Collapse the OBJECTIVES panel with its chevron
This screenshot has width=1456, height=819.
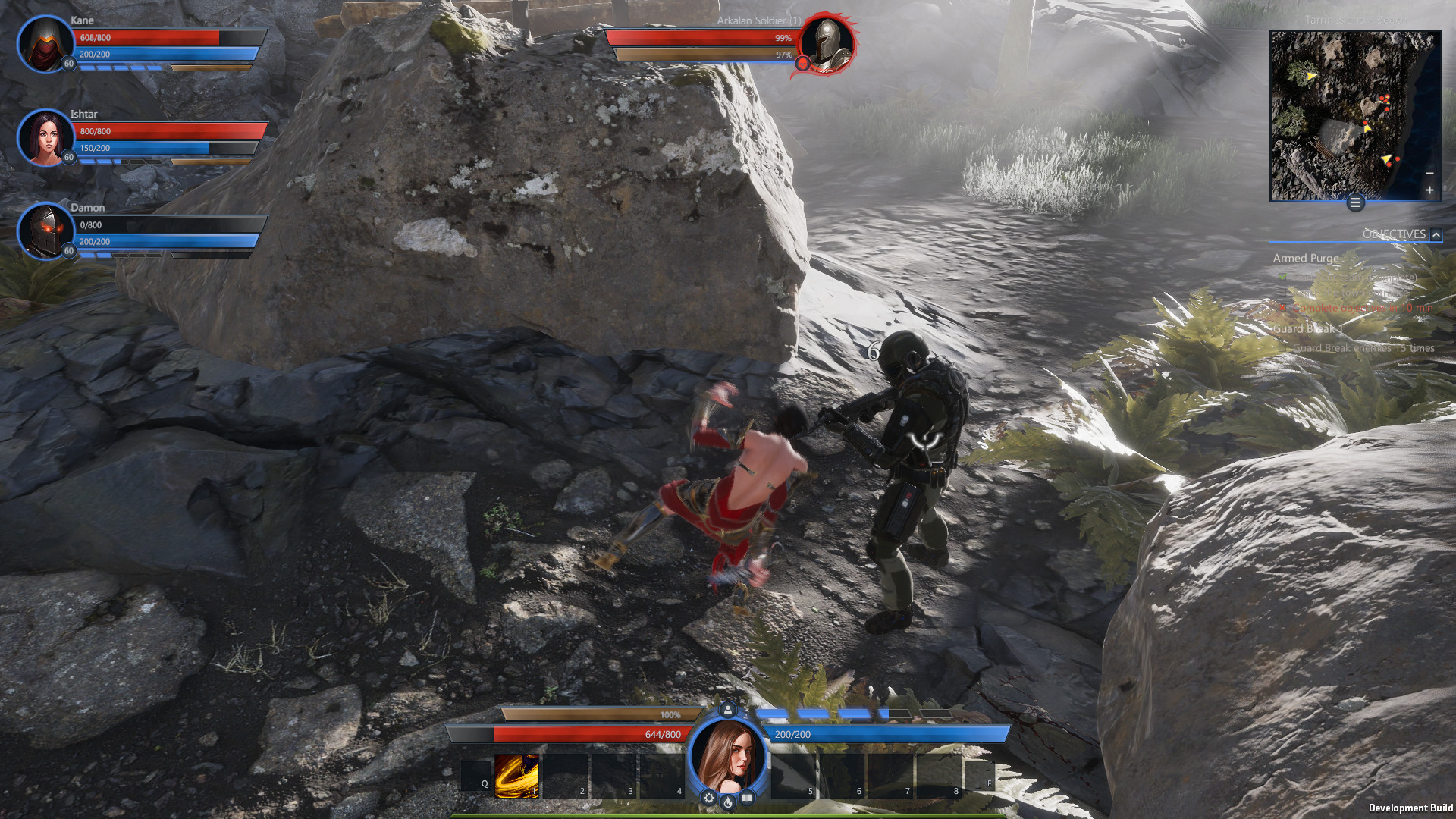coord(1435,234)
